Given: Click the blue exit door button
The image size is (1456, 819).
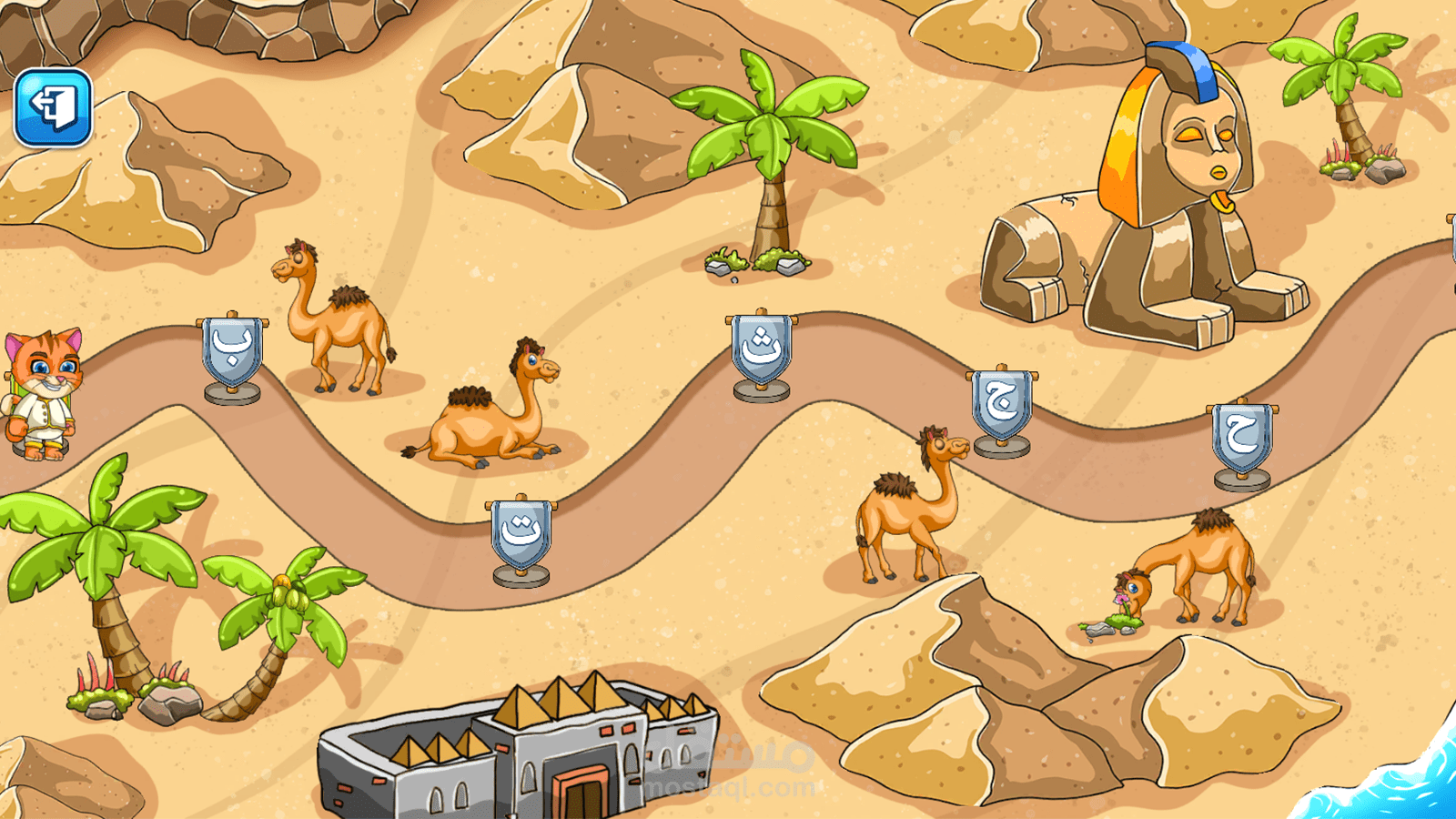Looking at the screenshot, I should [x=53, y=107].
